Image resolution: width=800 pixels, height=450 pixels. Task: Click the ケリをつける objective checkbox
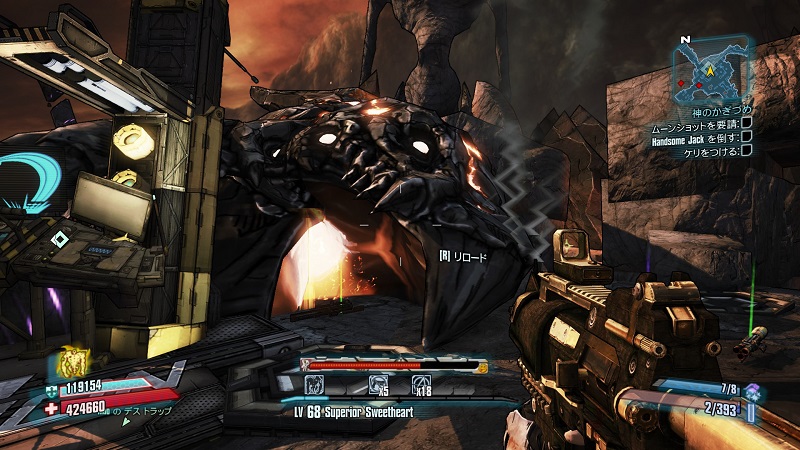pyautogui.click(x=747, y=151)
